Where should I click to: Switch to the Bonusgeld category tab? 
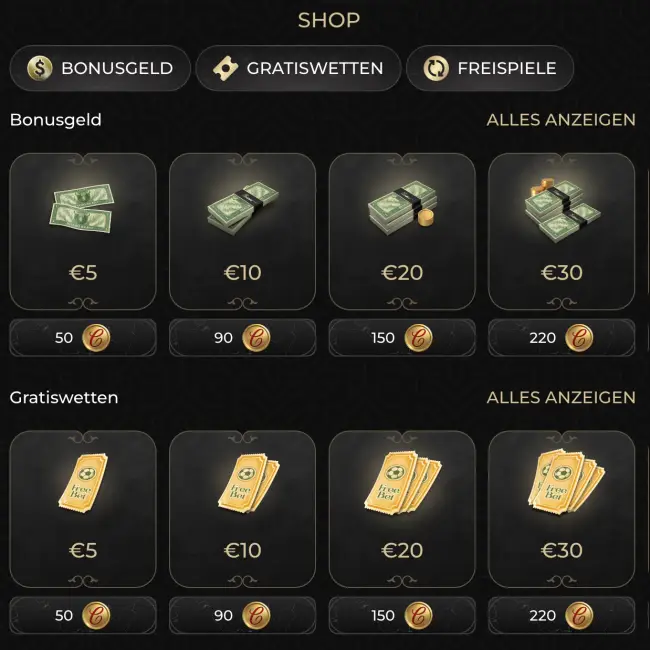pyautogui.click(x=100, y=68)
